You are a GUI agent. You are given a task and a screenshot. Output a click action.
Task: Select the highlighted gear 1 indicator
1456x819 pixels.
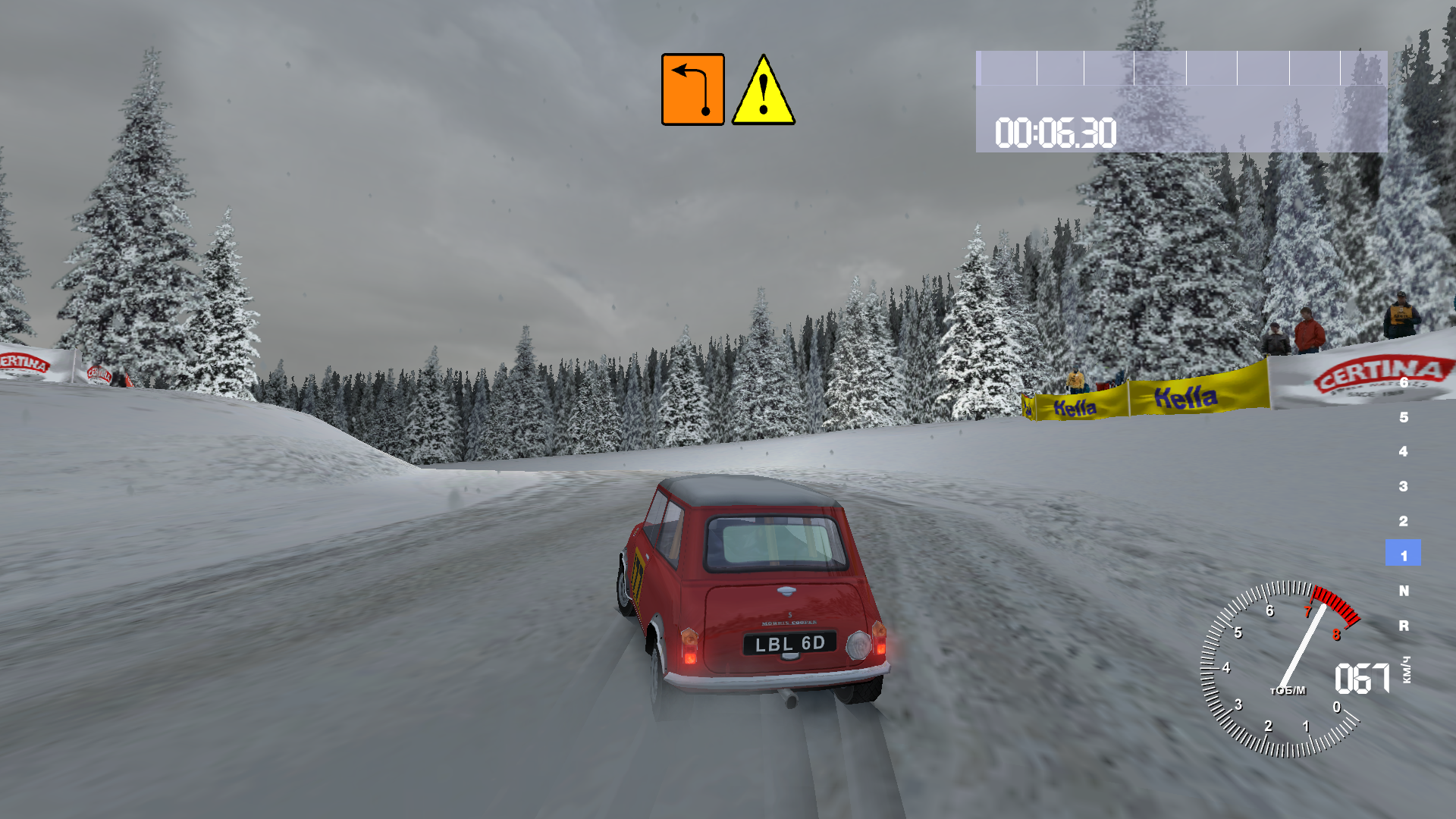coord(1403,554)
